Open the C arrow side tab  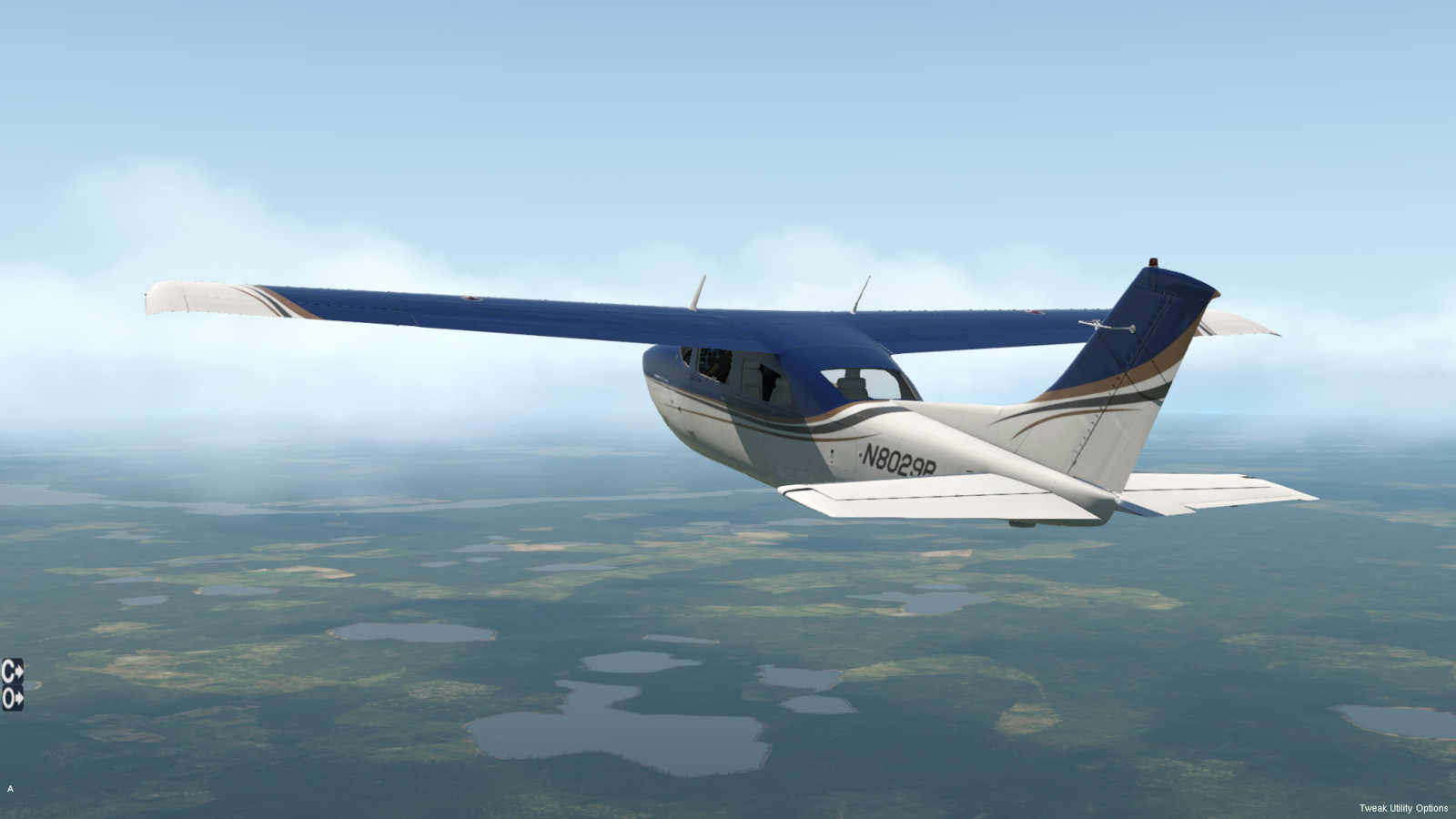point(12,671)
